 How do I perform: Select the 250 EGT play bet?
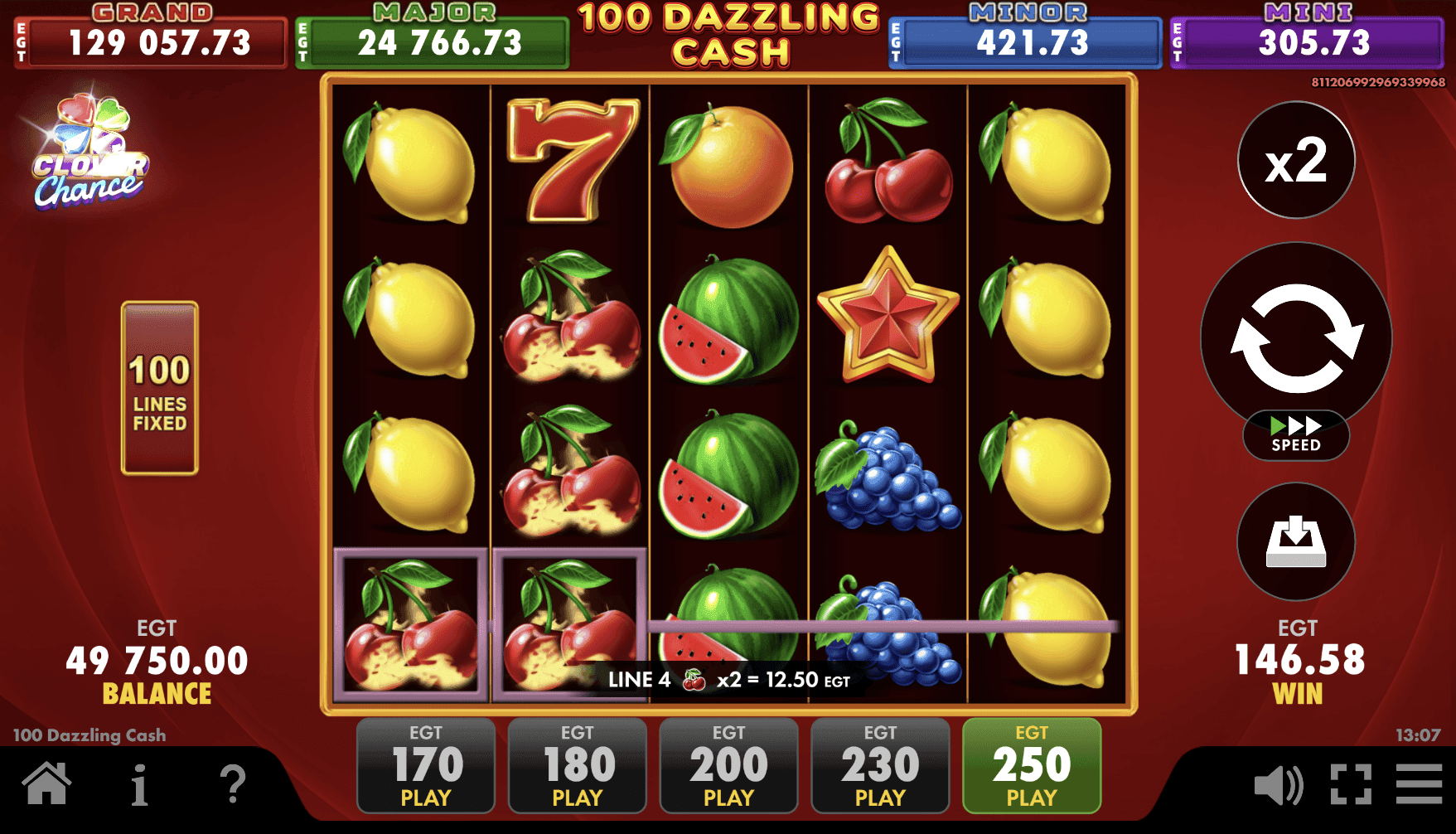(x=1030, y=764)
